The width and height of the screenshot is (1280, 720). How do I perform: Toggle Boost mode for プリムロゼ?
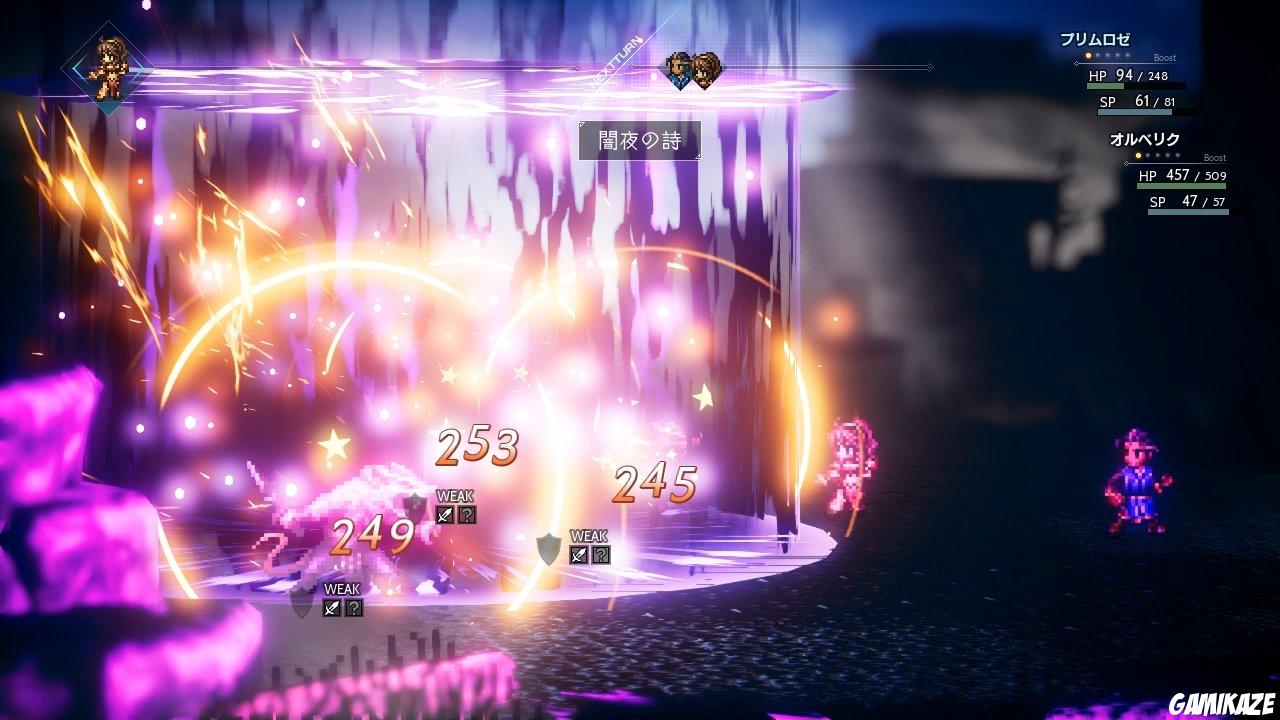click(1165, 57)
